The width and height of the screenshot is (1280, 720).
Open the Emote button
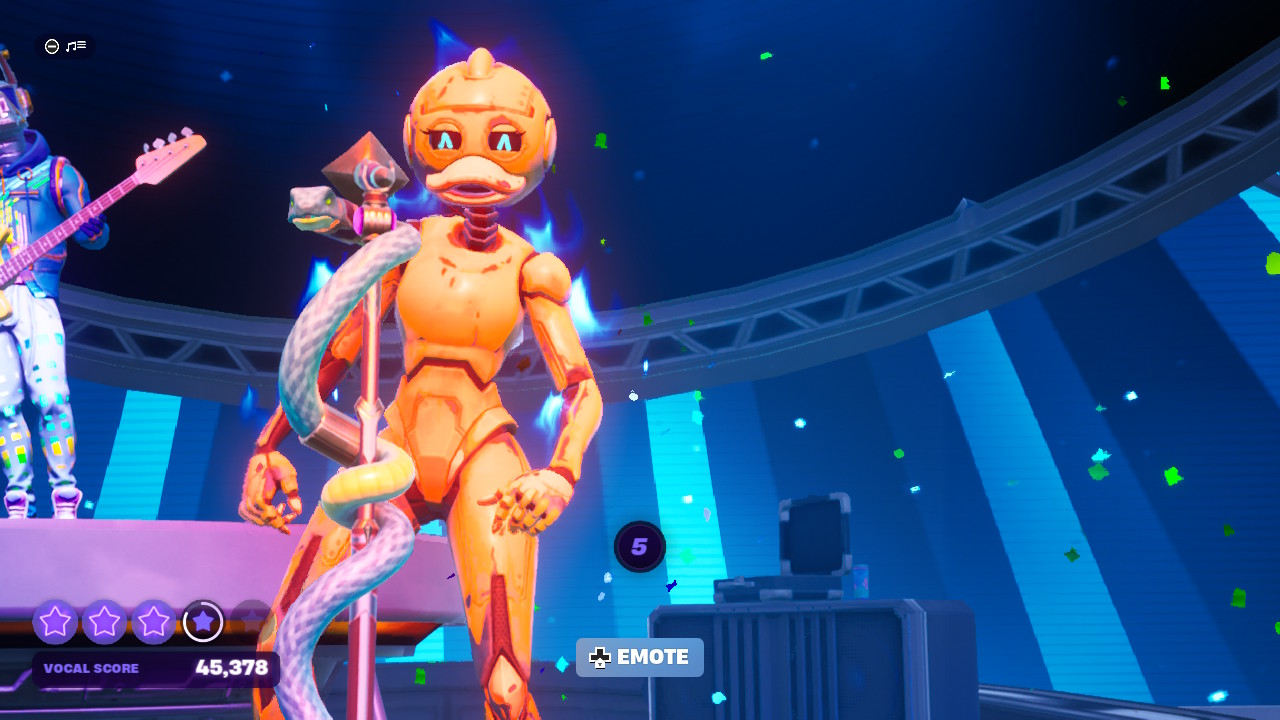pyautogui.click(x=640, y=657)
